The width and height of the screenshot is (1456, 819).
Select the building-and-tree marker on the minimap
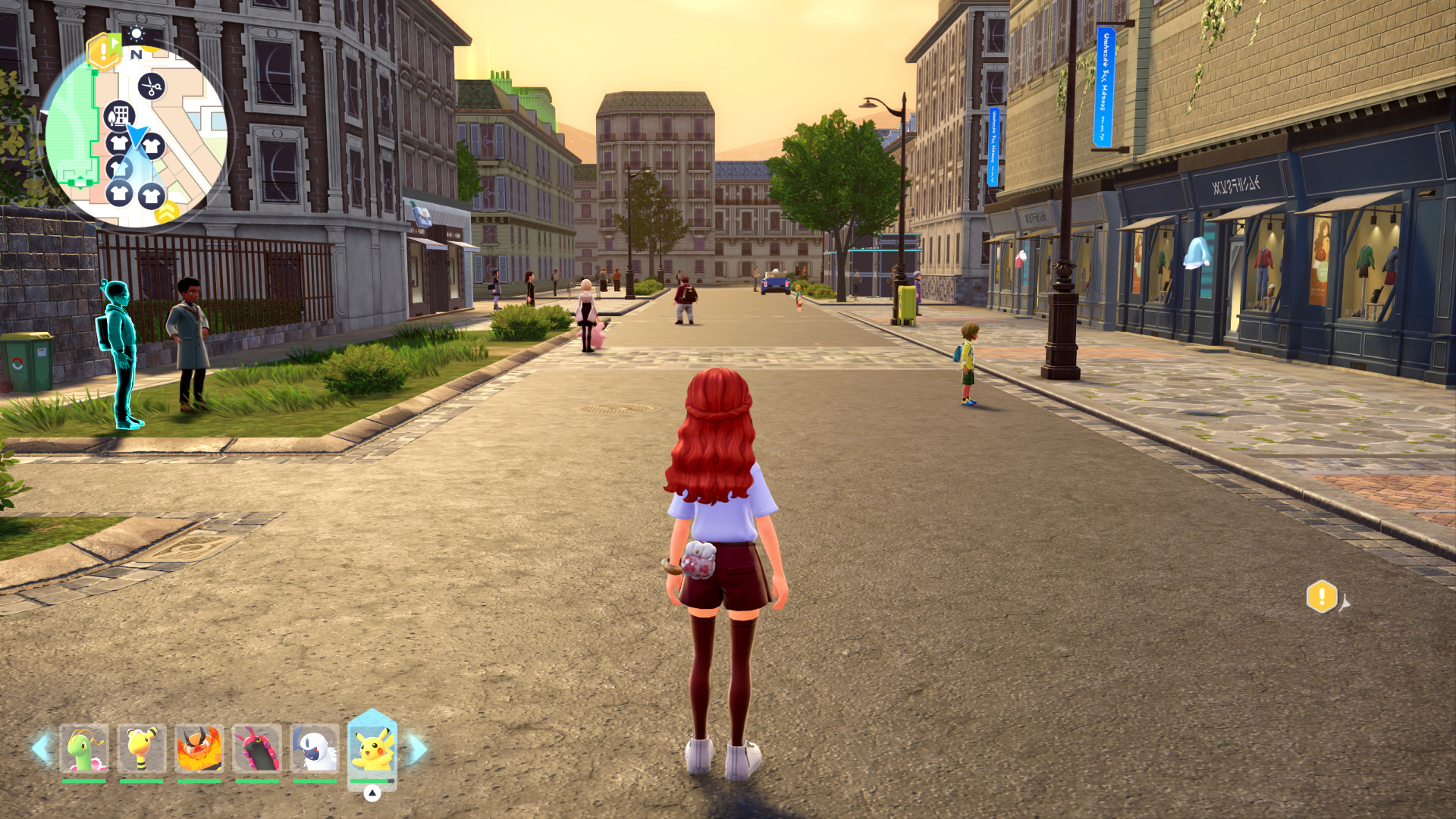pos(119,116)
